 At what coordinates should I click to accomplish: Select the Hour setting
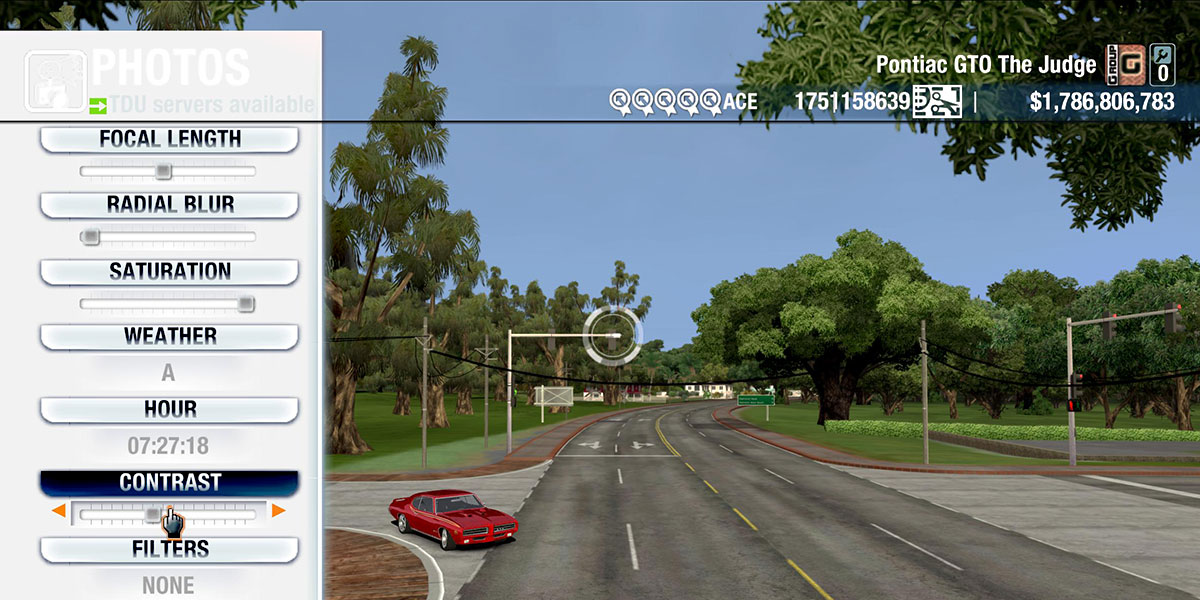[x=169, y=410]
